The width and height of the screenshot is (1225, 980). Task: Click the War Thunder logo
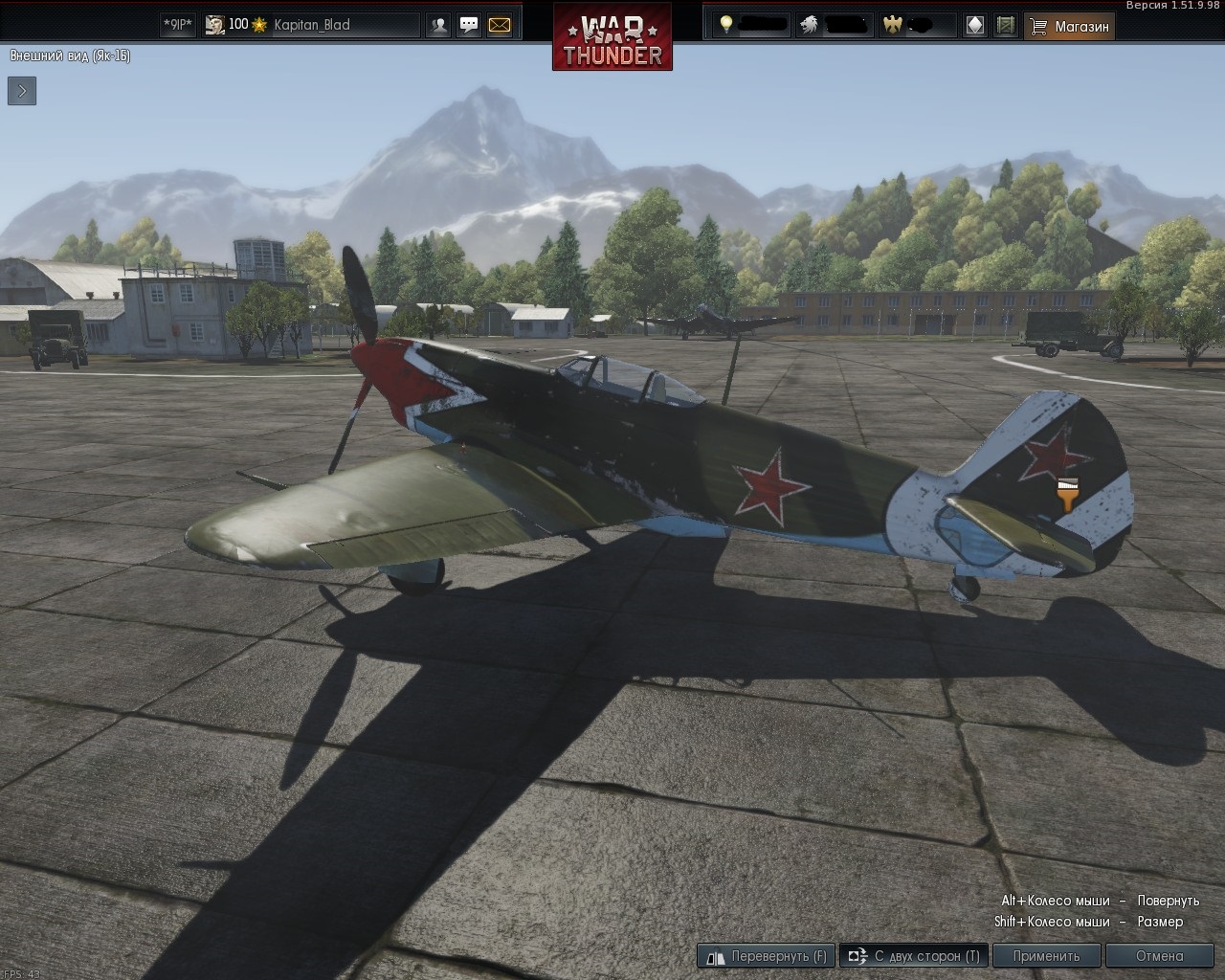[x=612, y=38]
